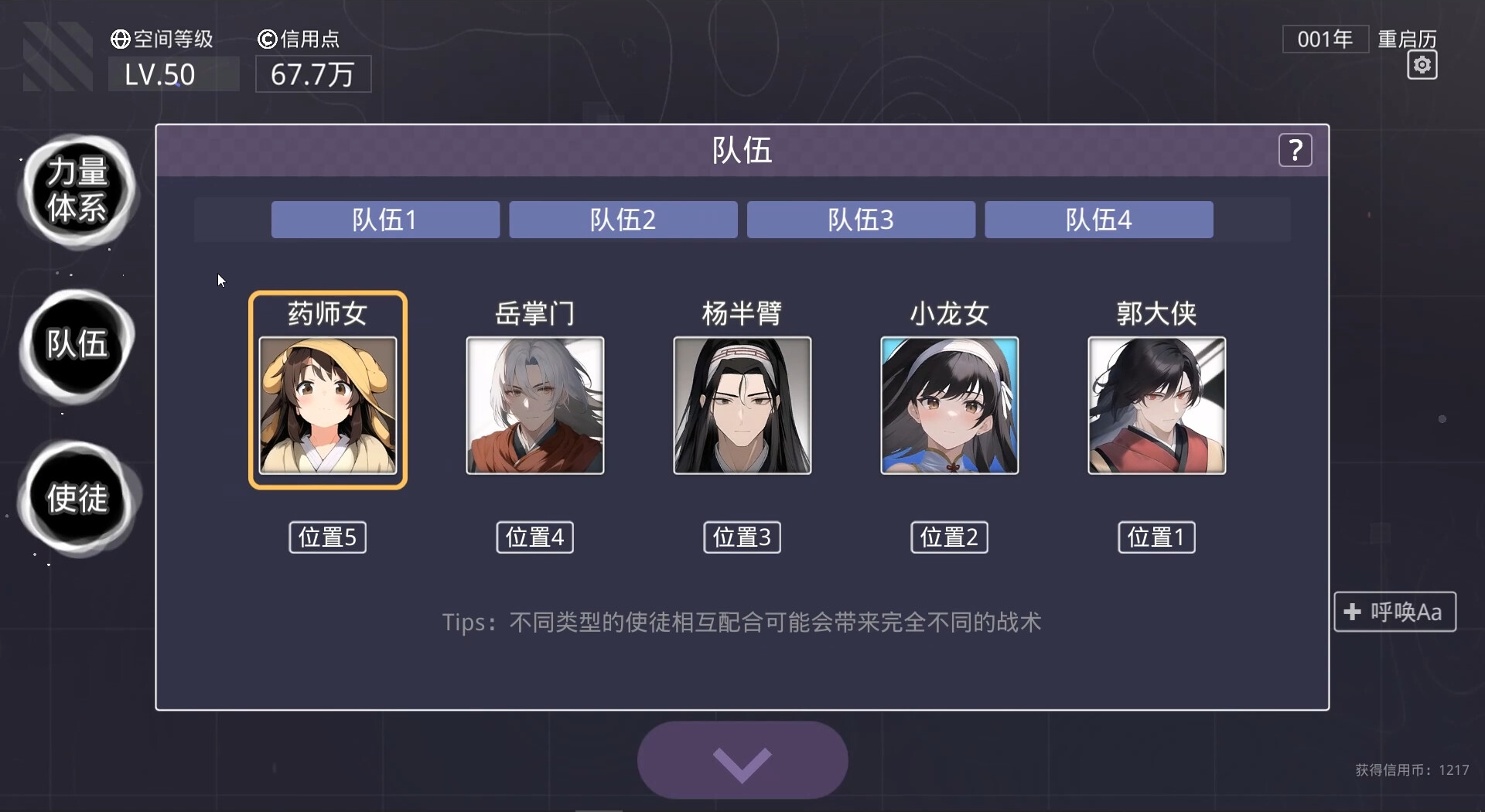
Task: Switch to the 队伍4 tab
Action: (1098, 220)
